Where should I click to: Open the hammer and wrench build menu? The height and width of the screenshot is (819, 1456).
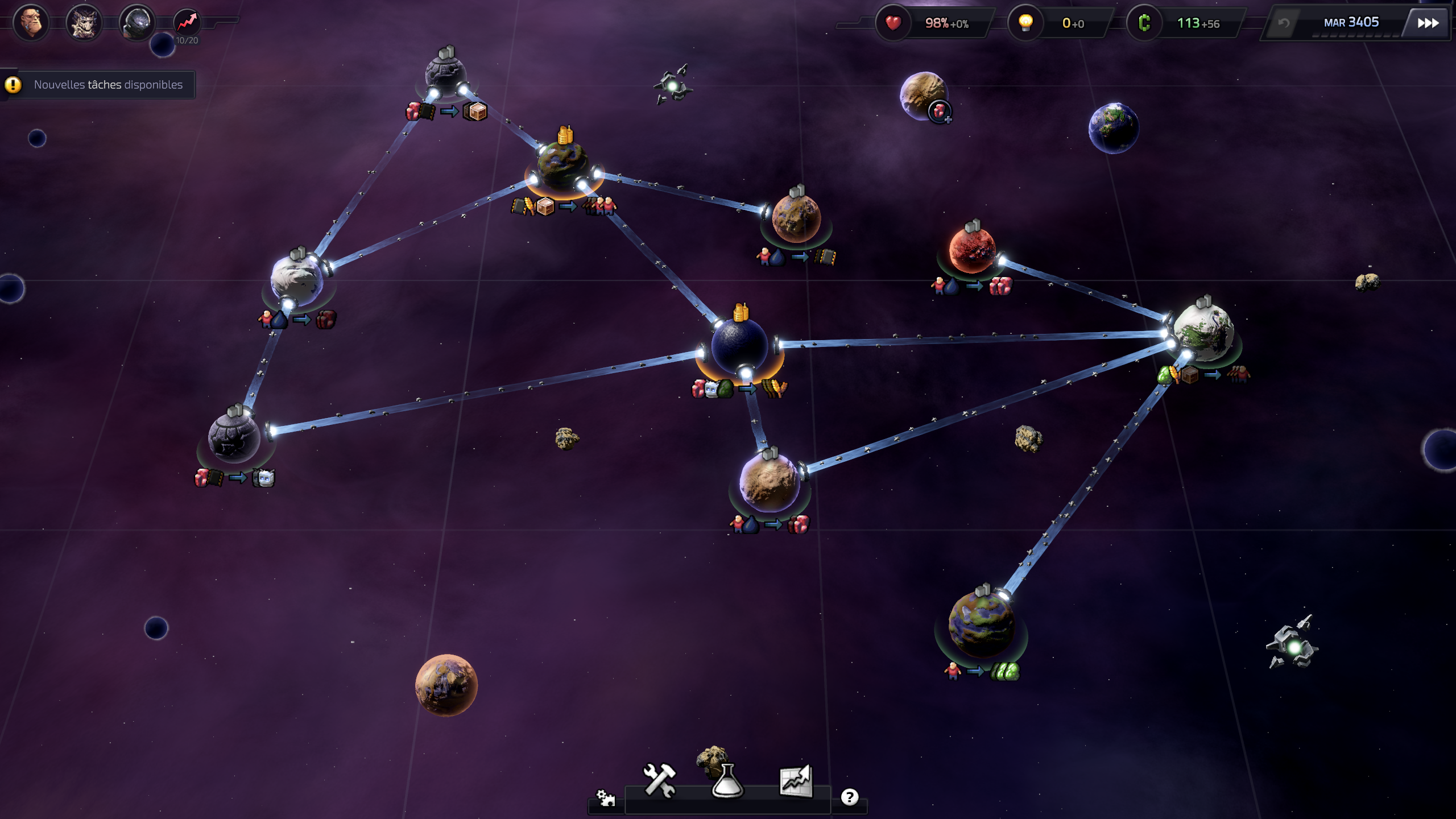[660, 781]
